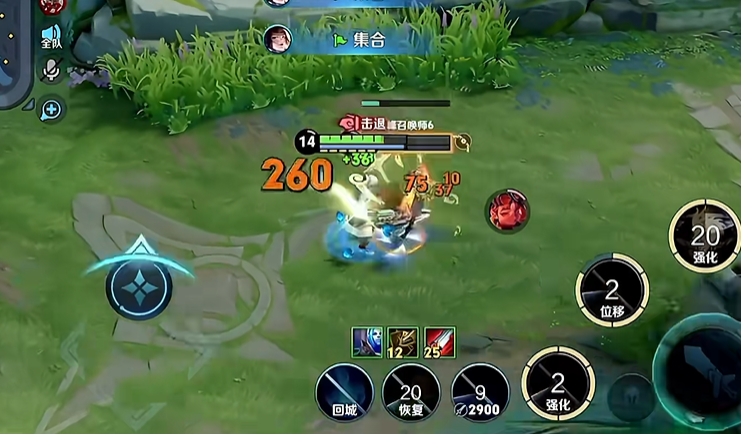The image size is (741, 434).
Task: Use the 恢复 heal spell
Action: [x=411, y=391]
